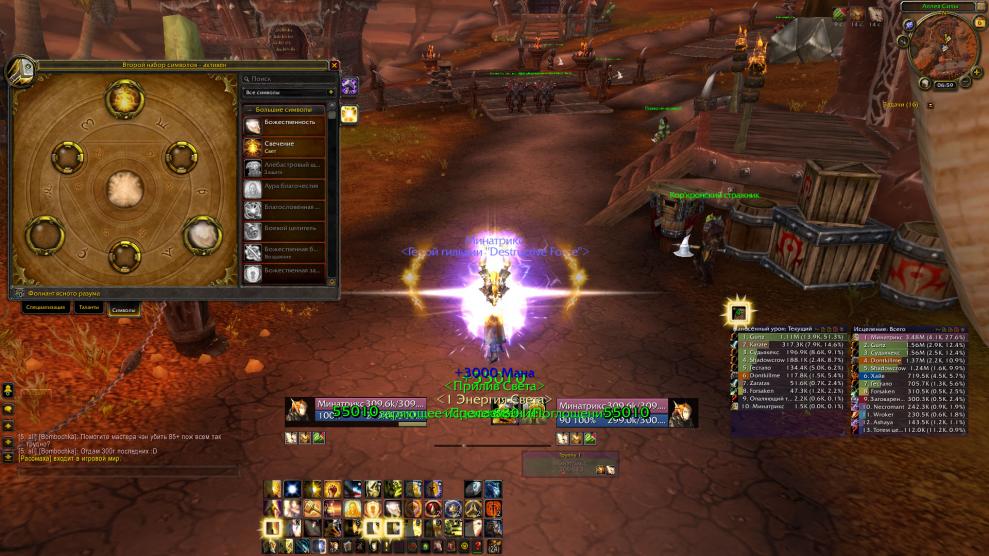The height and width of the screenshot is (556, 989).
Task: Close the glyph window
Action: point(334,65)
